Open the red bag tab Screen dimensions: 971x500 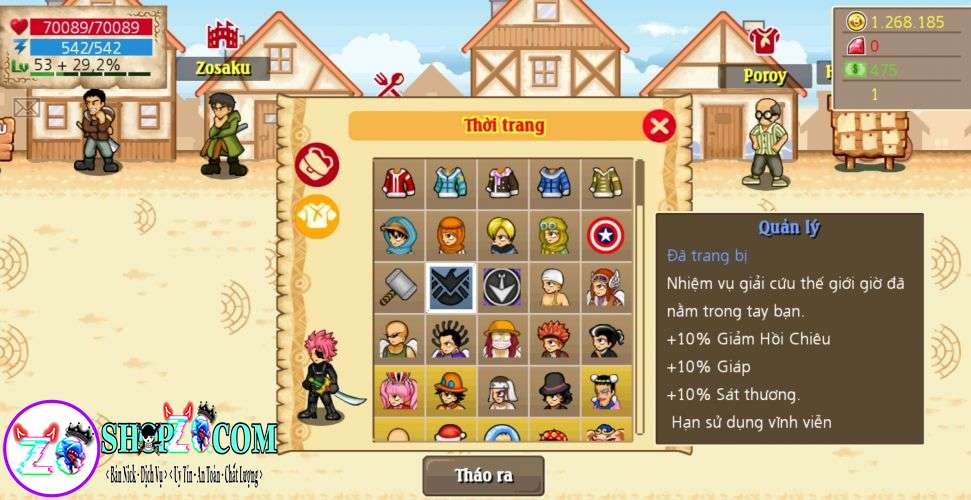(x=316, y=164)
